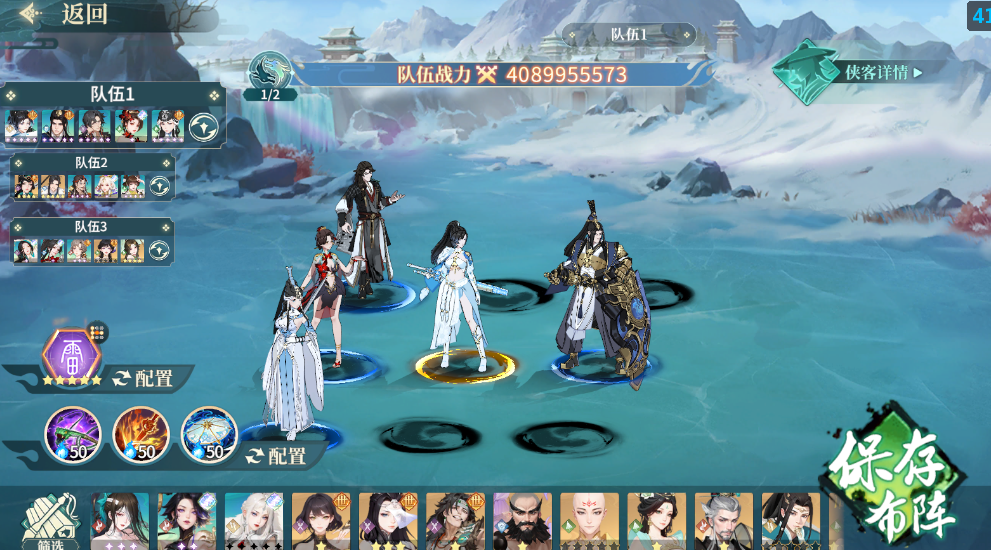
Task: Click the round dragon emblem showing 1/2
Action: pos(270,72)
